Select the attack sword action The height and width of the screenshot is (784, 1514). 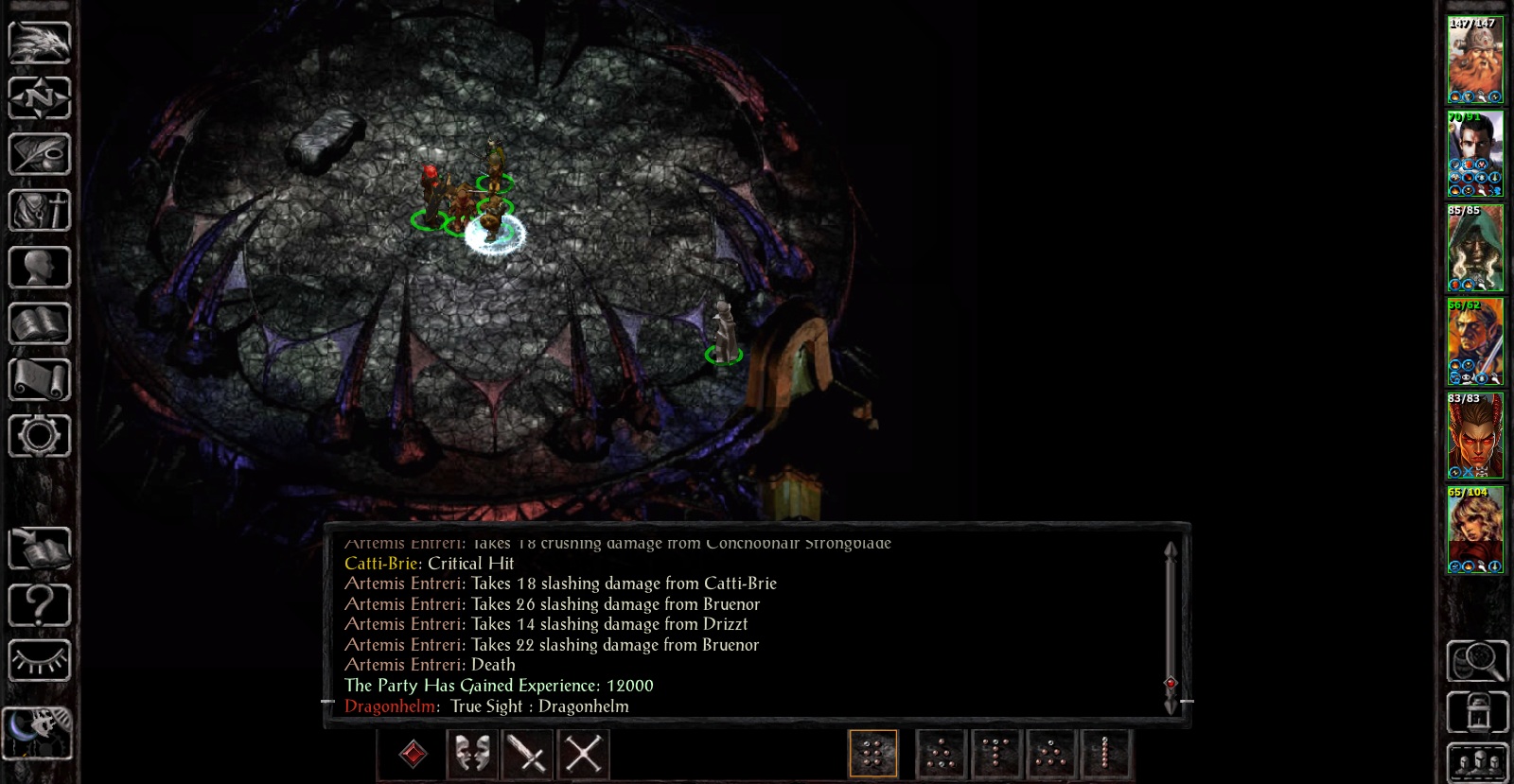click(526, 754)
